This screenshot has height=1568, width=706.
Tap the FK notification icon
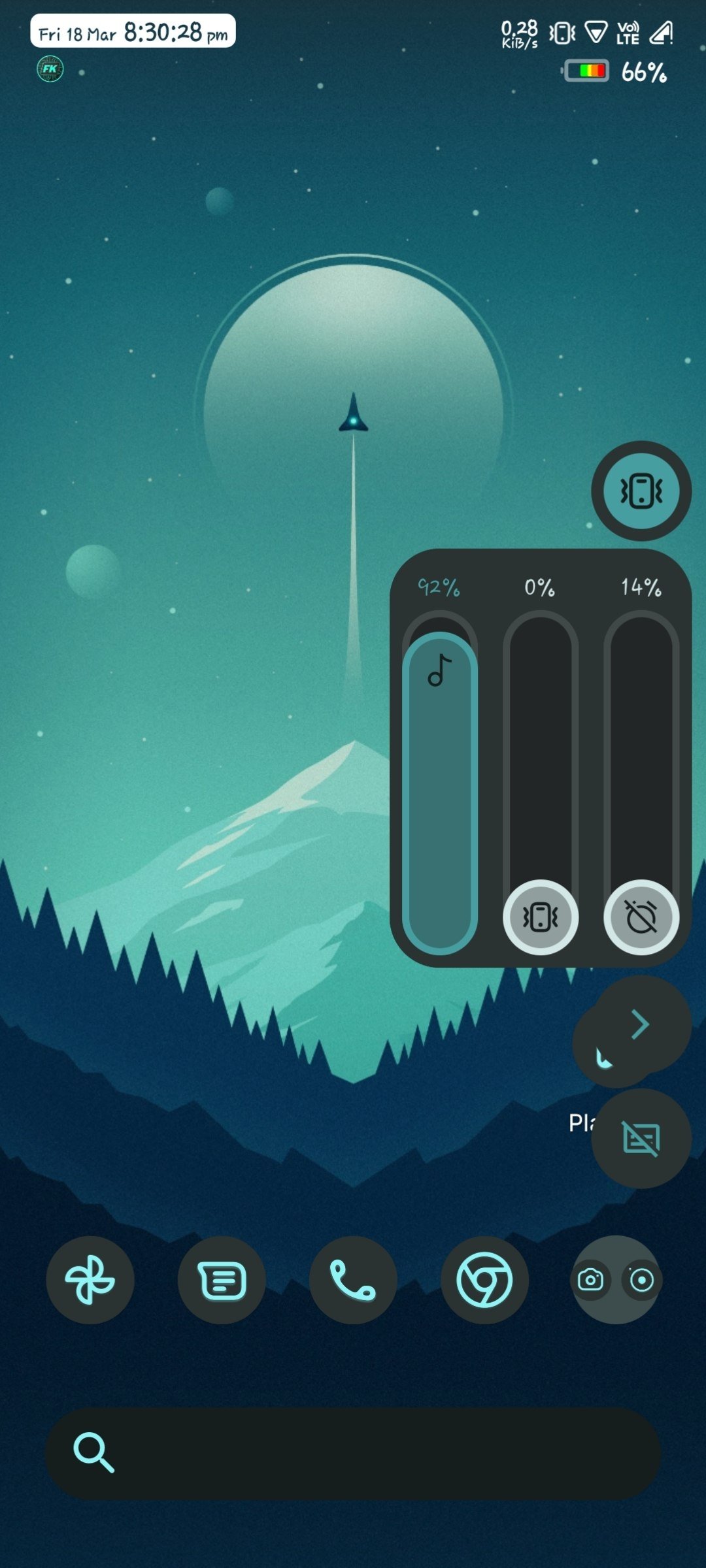pos(50,69)
